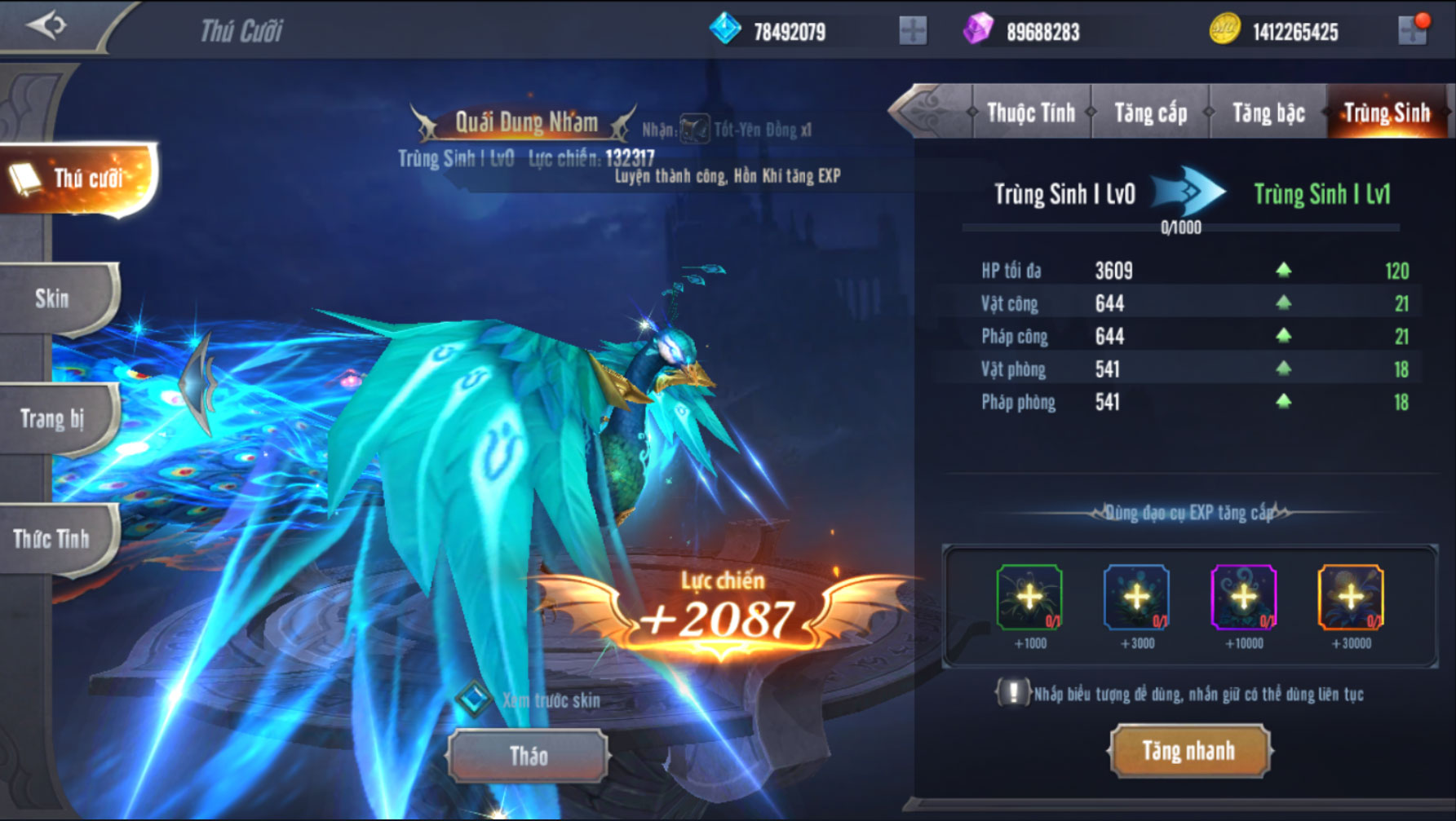This screenshot has width=1456, height=821.
Task: Click the Tháo button to unequip mount
Action: pos(528,757)
